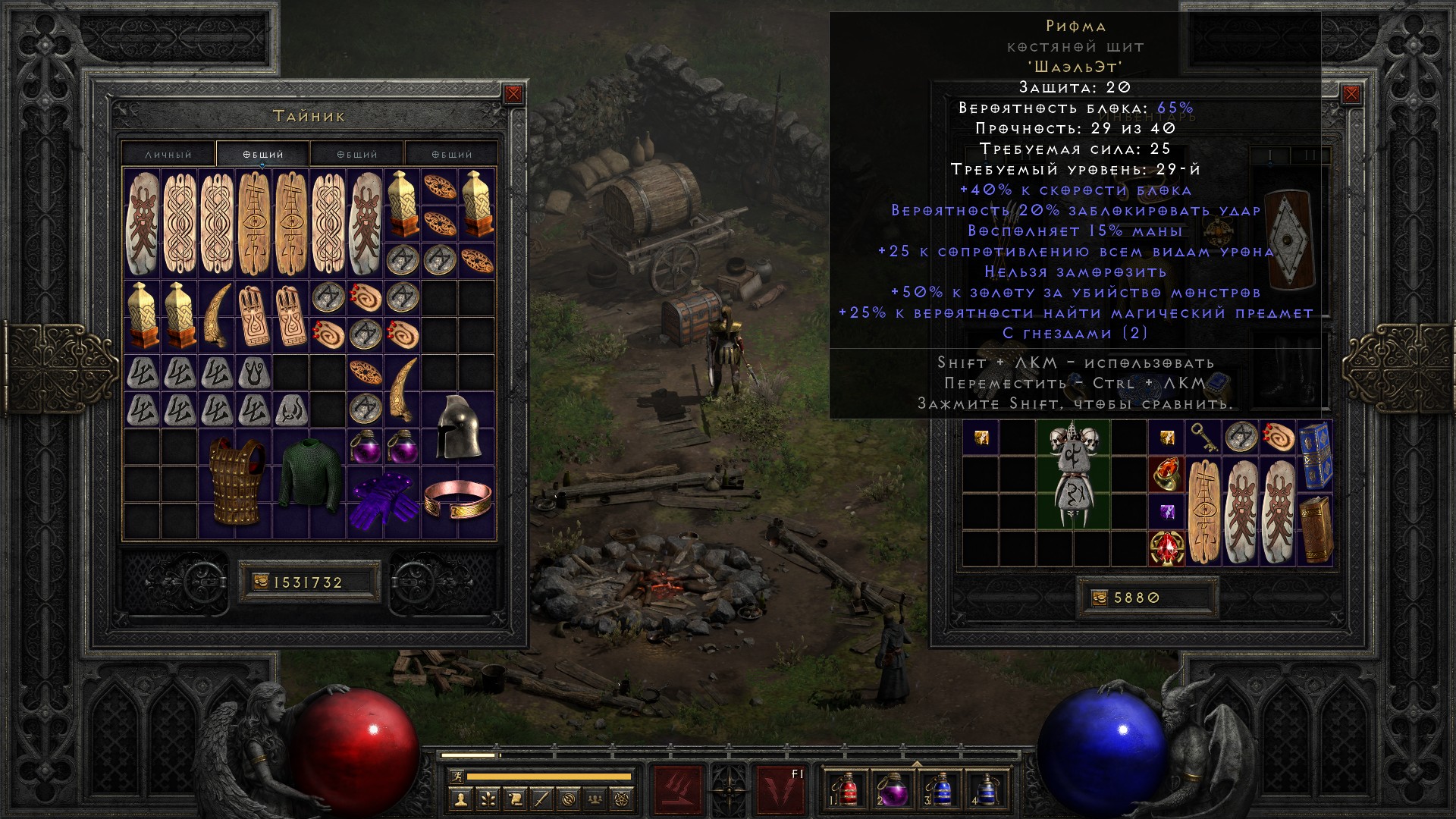Screen dimensions: 1456x819
Task: Click the stash gold amount button
Action: click(x=309, y=582)
